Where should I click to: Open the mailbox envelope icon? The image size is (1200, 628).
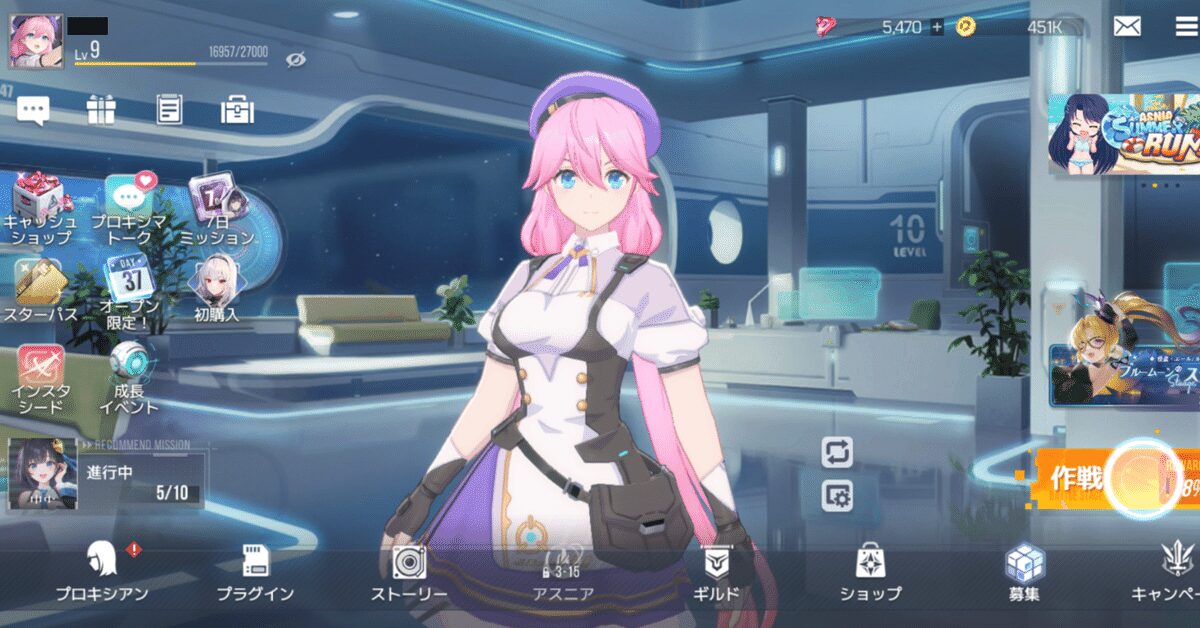[1127, 27]
